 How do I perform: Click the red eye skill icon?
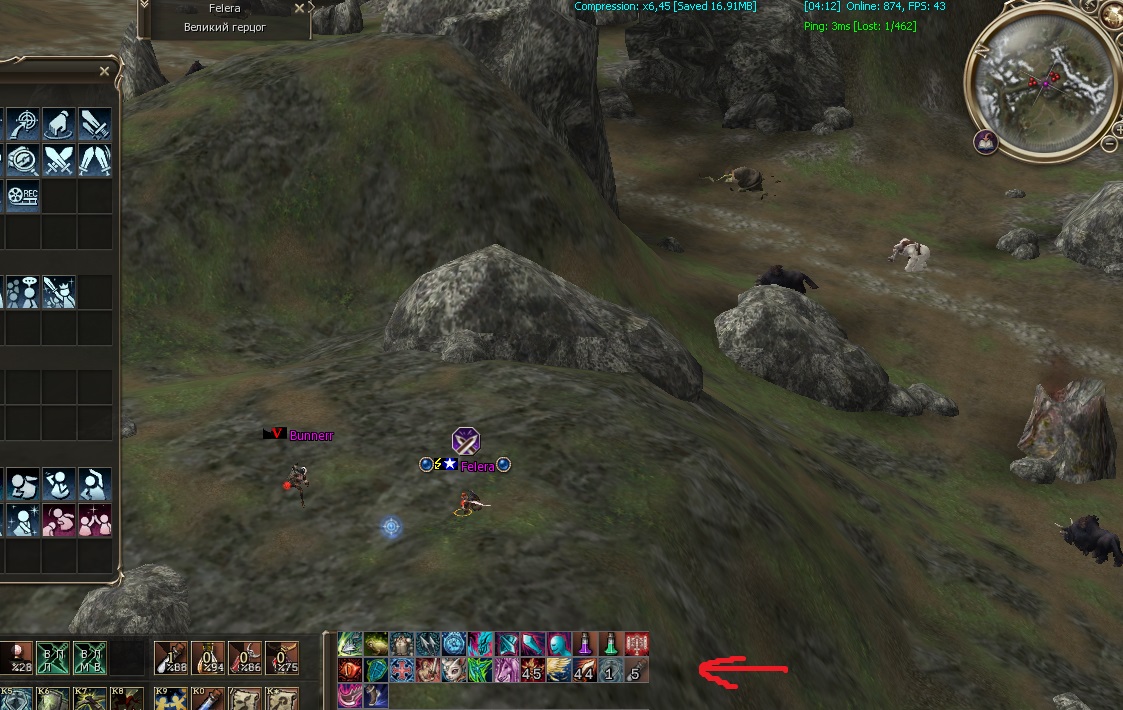tap(350, 669)
